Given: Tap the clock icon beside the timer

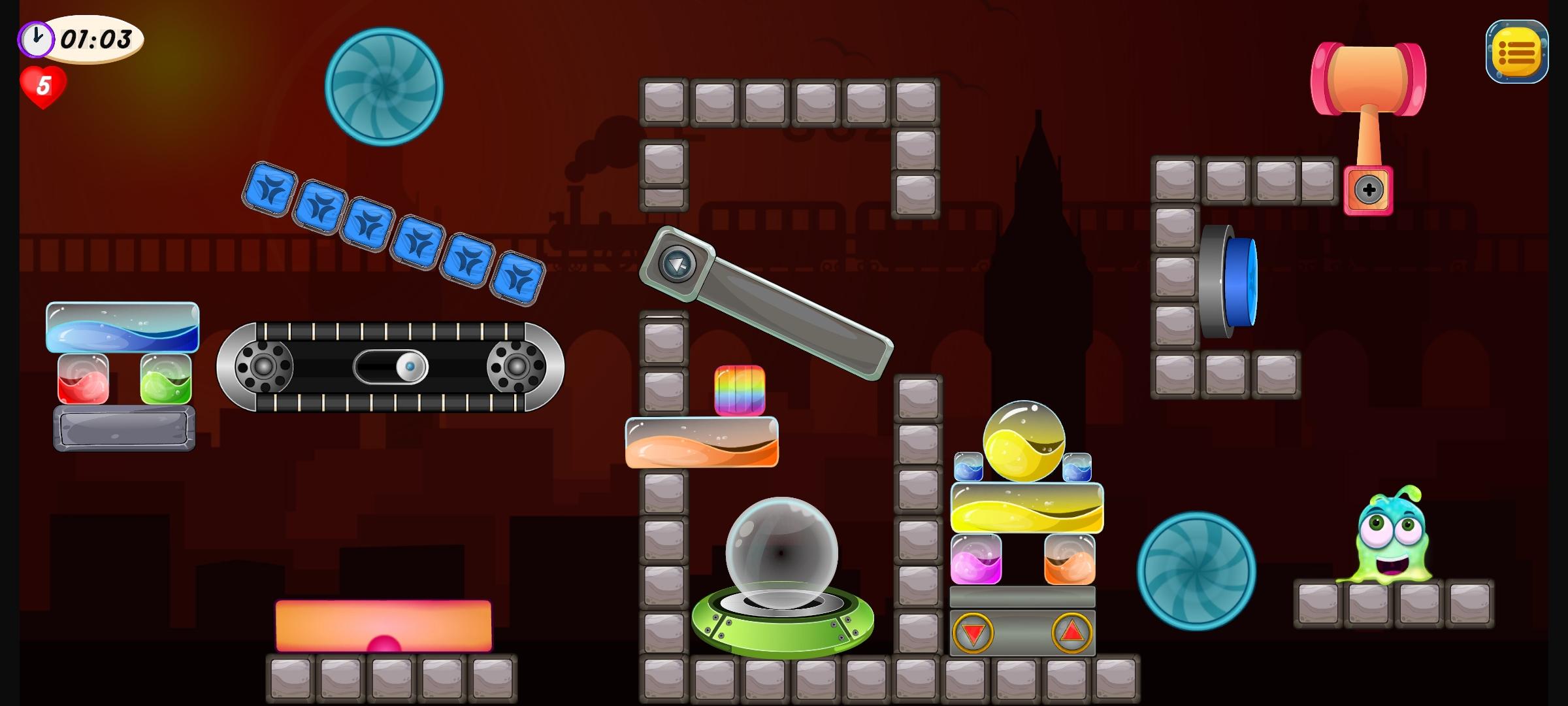Looking at the screenshot, I should click(x=37, y=39).
